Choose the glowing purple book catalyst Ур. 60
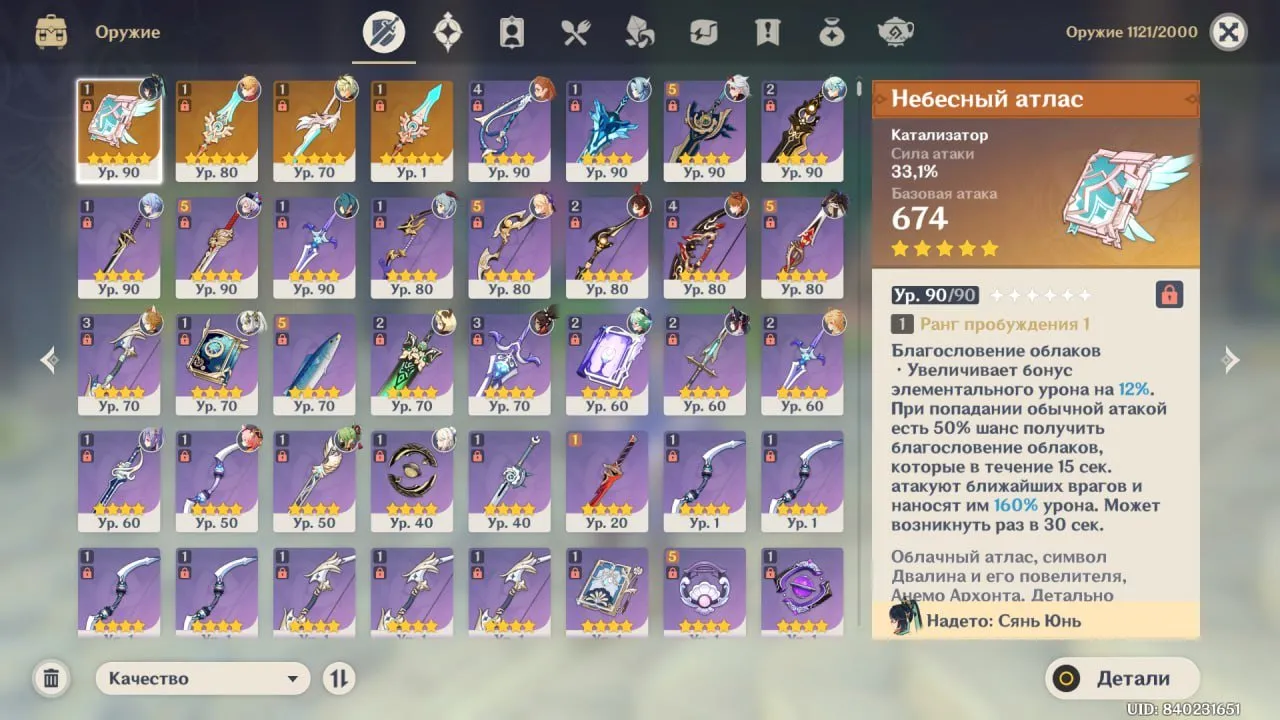The height and width of the screenshot is (720, 1280). [x=607, y=363]
